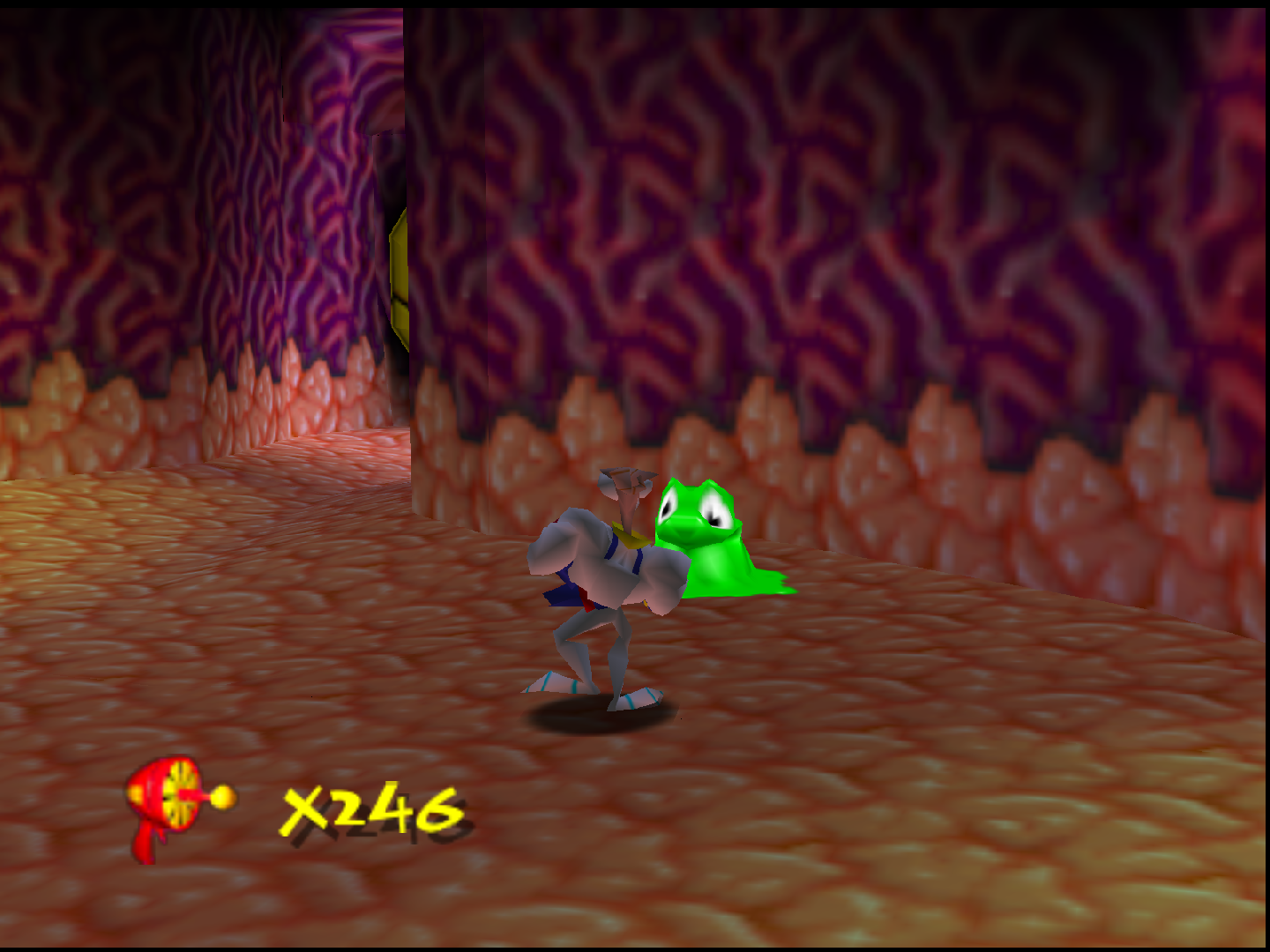Screen dimensions: 1270x952
Task: Select the ammo counter reading X246
Action: [x=370, y=807]
